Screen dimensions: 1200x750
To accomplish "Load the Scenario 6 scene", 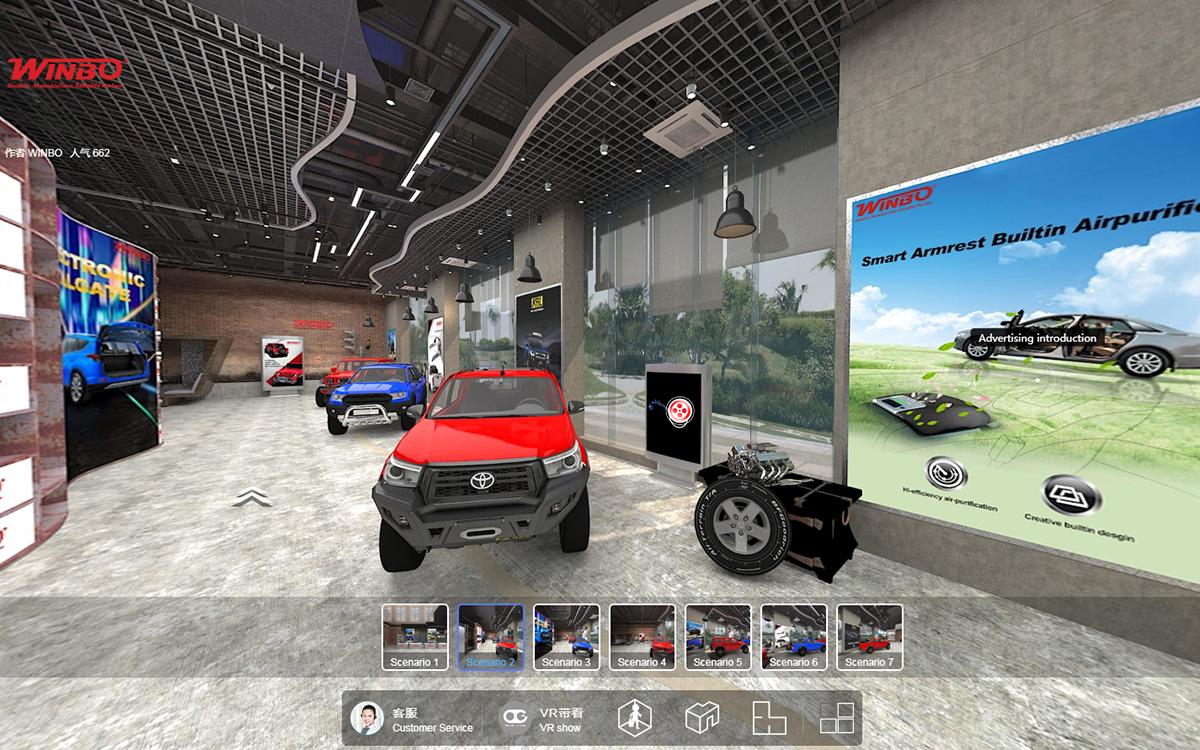I will point(794,636).
